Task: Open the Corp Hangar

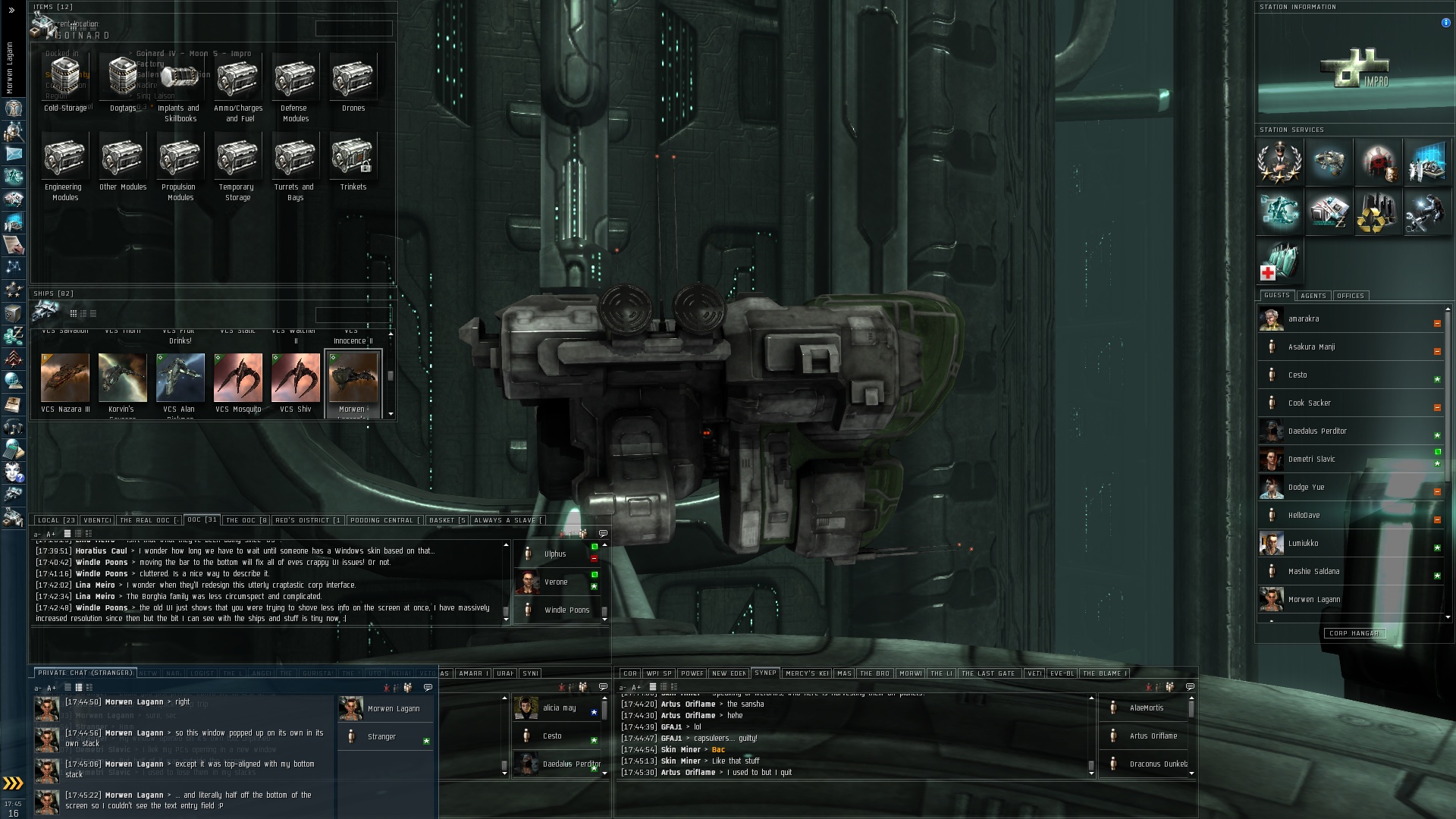Action: [1354, 633]
